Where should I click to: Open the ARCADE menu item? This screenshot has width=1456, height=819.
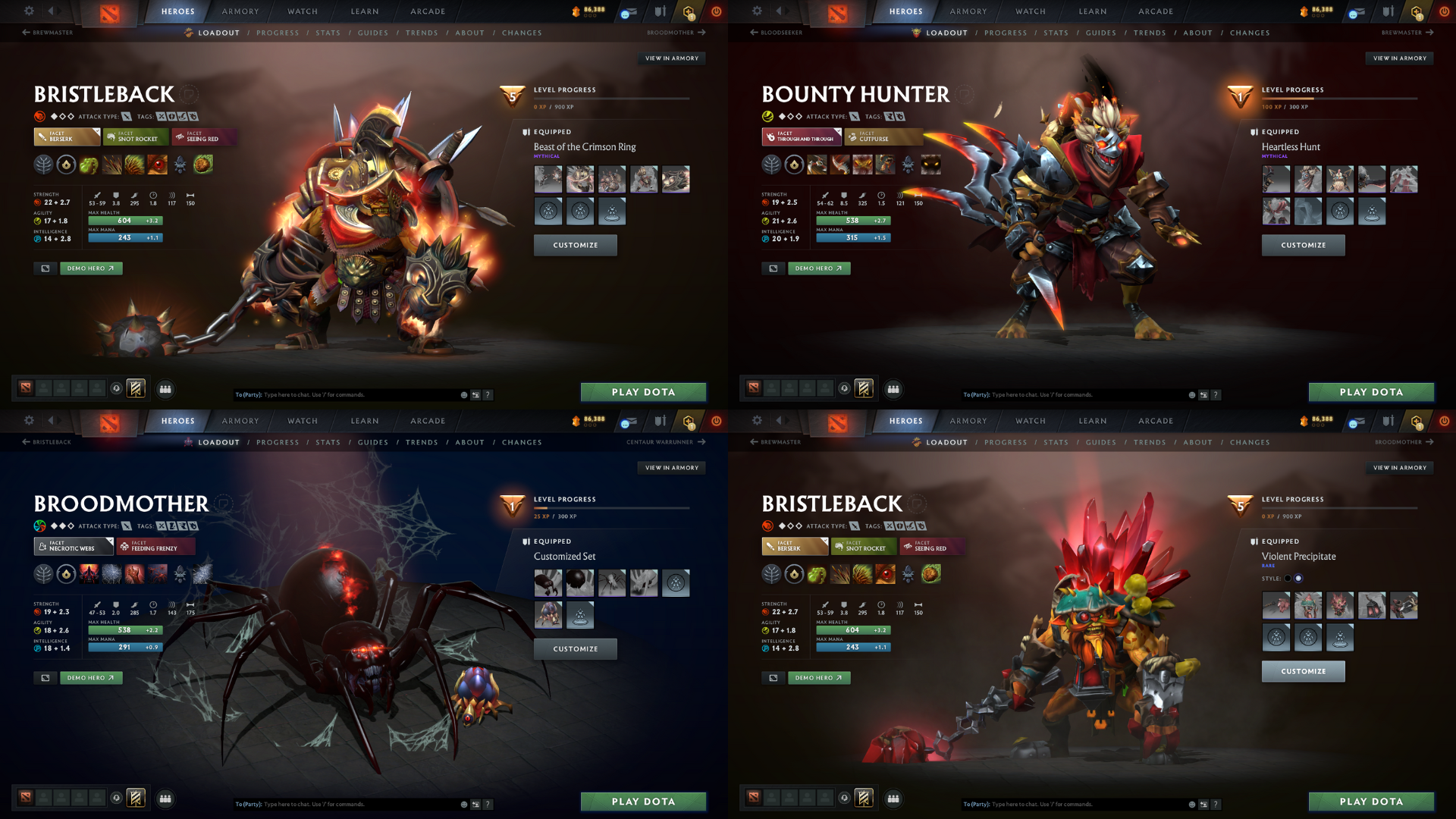pos(427,11)
